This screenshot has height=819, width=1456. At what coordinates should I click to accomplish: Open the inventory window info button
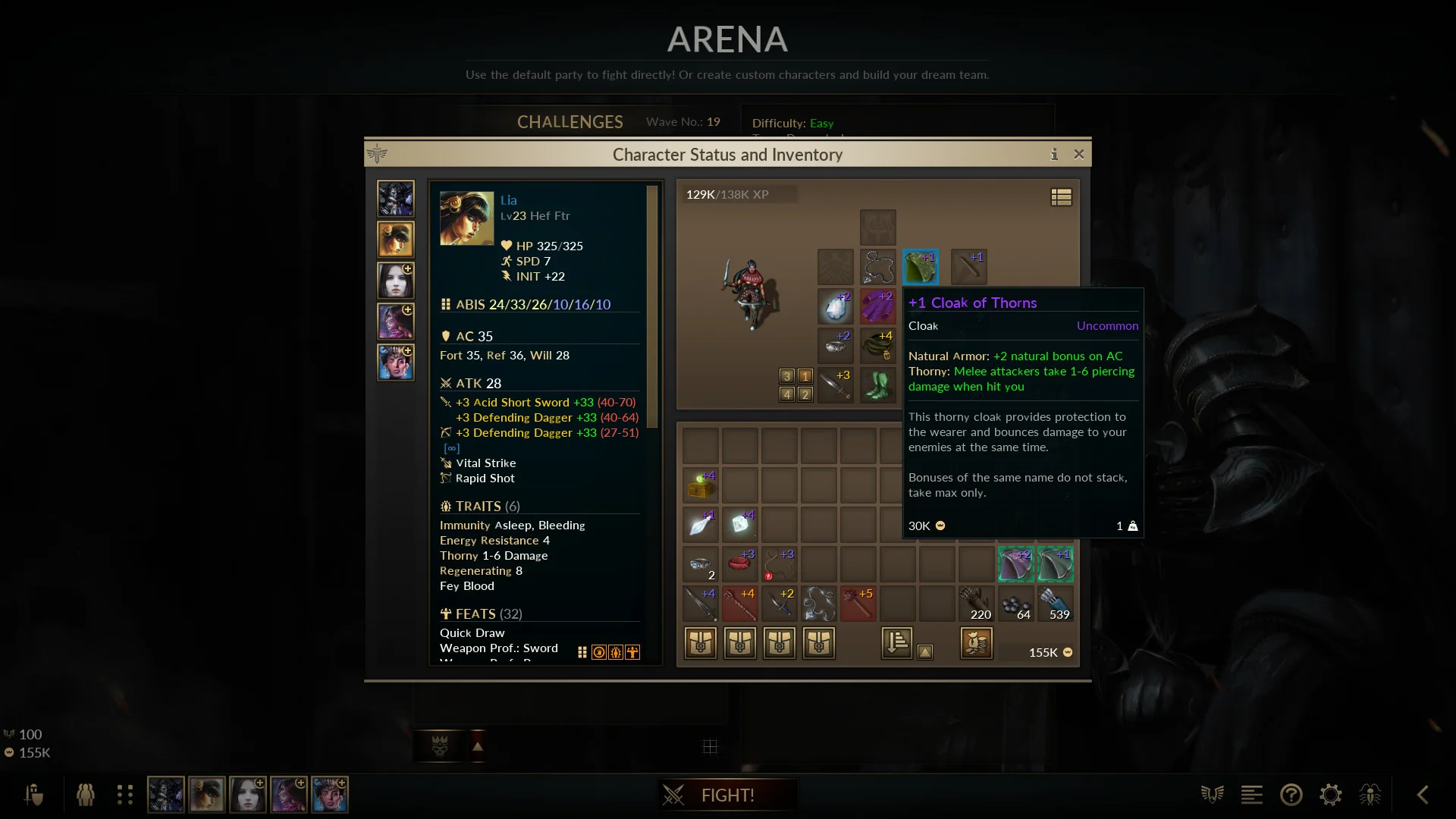[1054, 155]
